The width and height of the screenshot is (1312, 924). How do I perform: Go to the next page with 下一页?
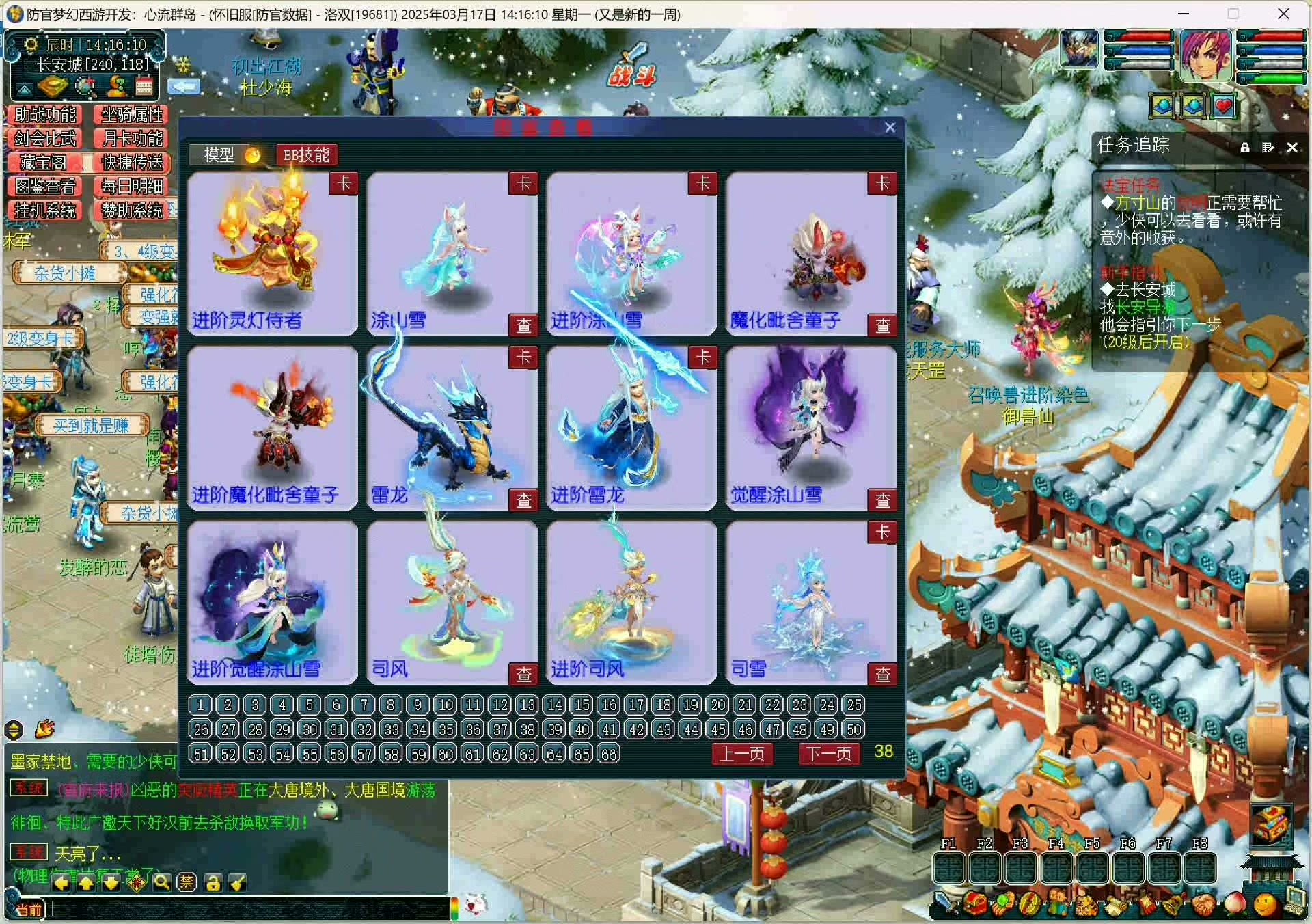[x=828, y=753]
